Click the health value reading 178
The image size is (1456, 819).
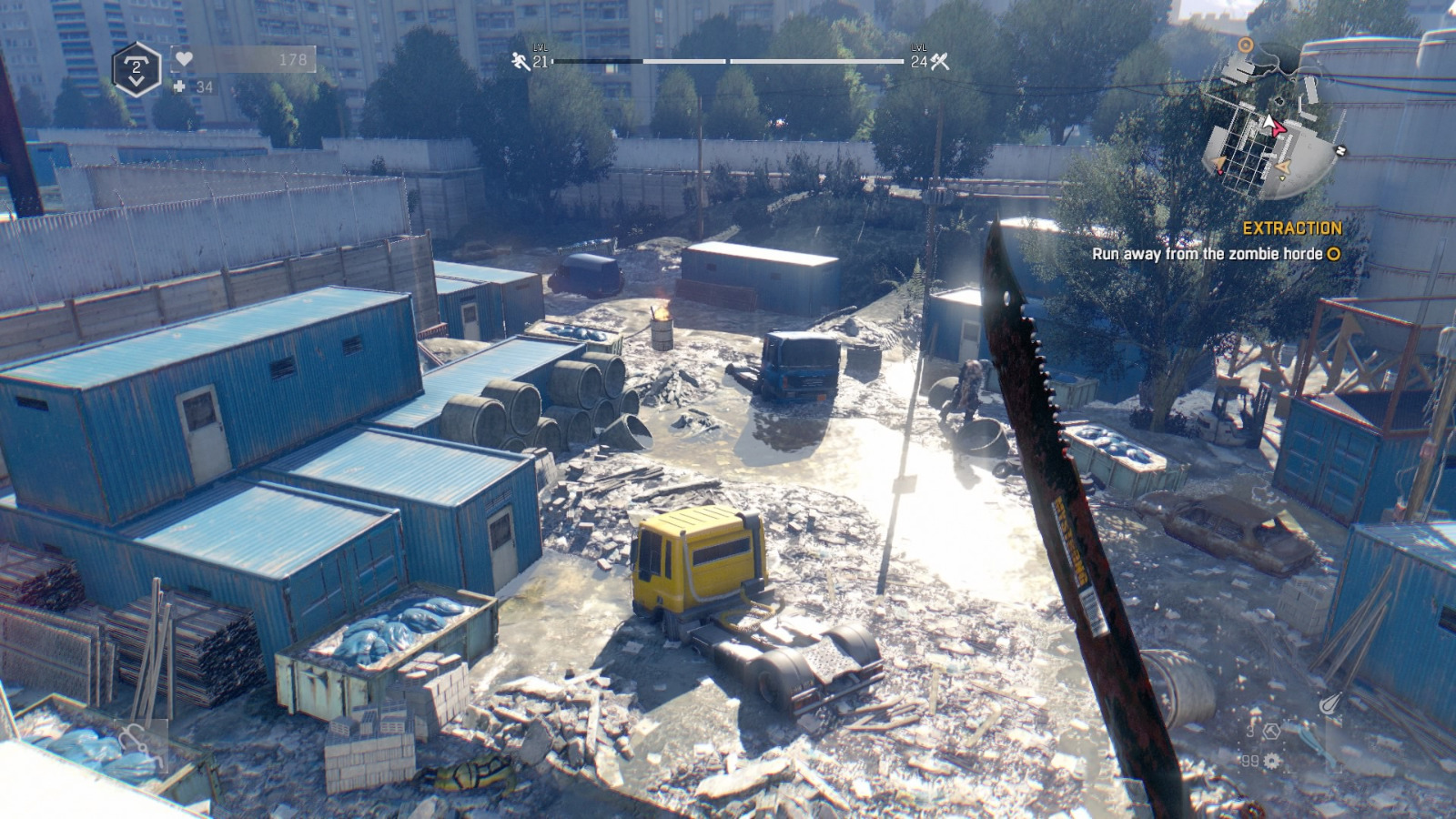[293, 58]
